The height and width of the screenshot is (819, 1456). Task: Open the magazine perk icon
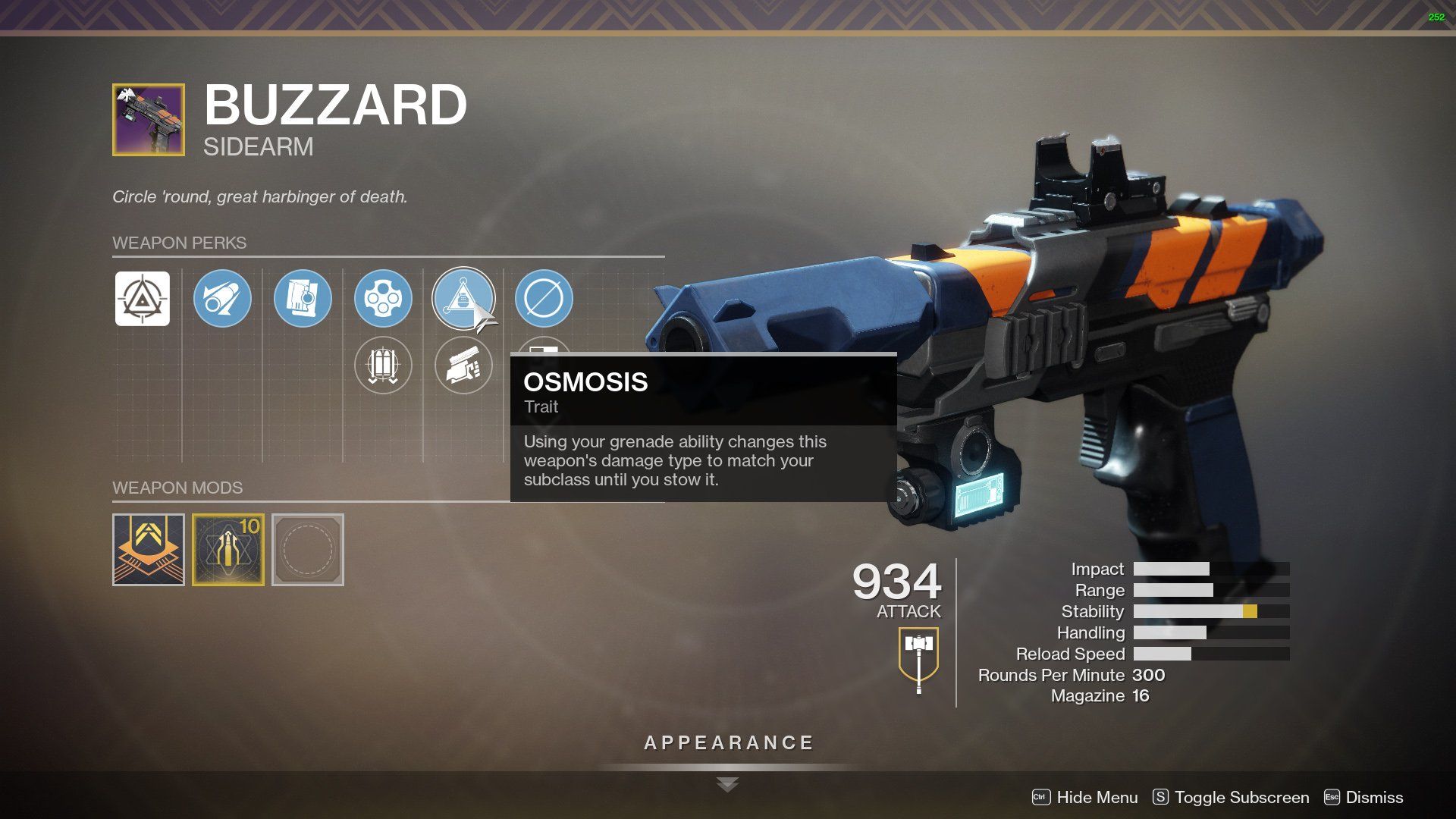click(303, 299)
